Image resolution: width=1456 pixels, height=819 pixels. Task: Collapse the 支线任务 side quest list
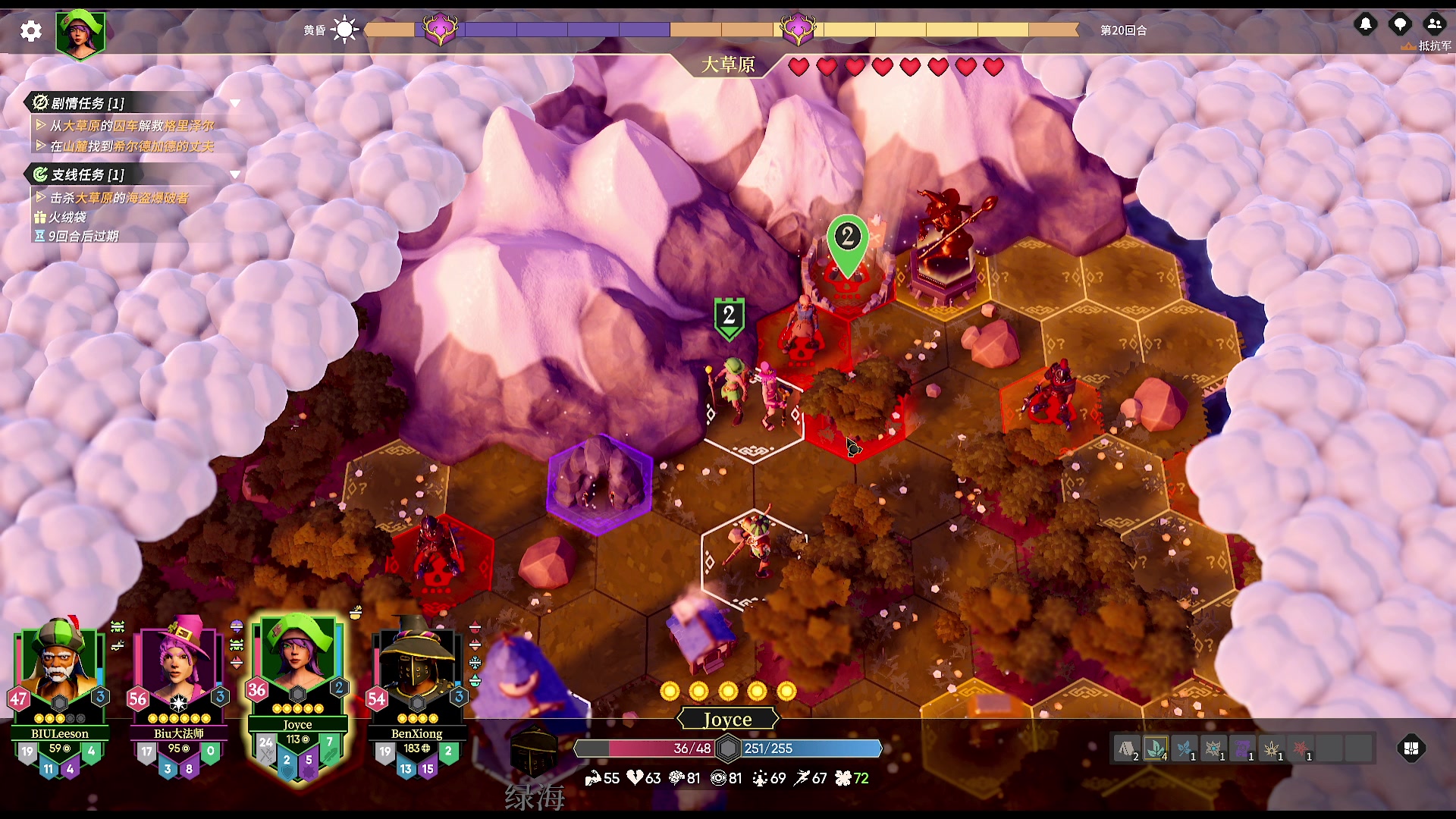(235, 174)
